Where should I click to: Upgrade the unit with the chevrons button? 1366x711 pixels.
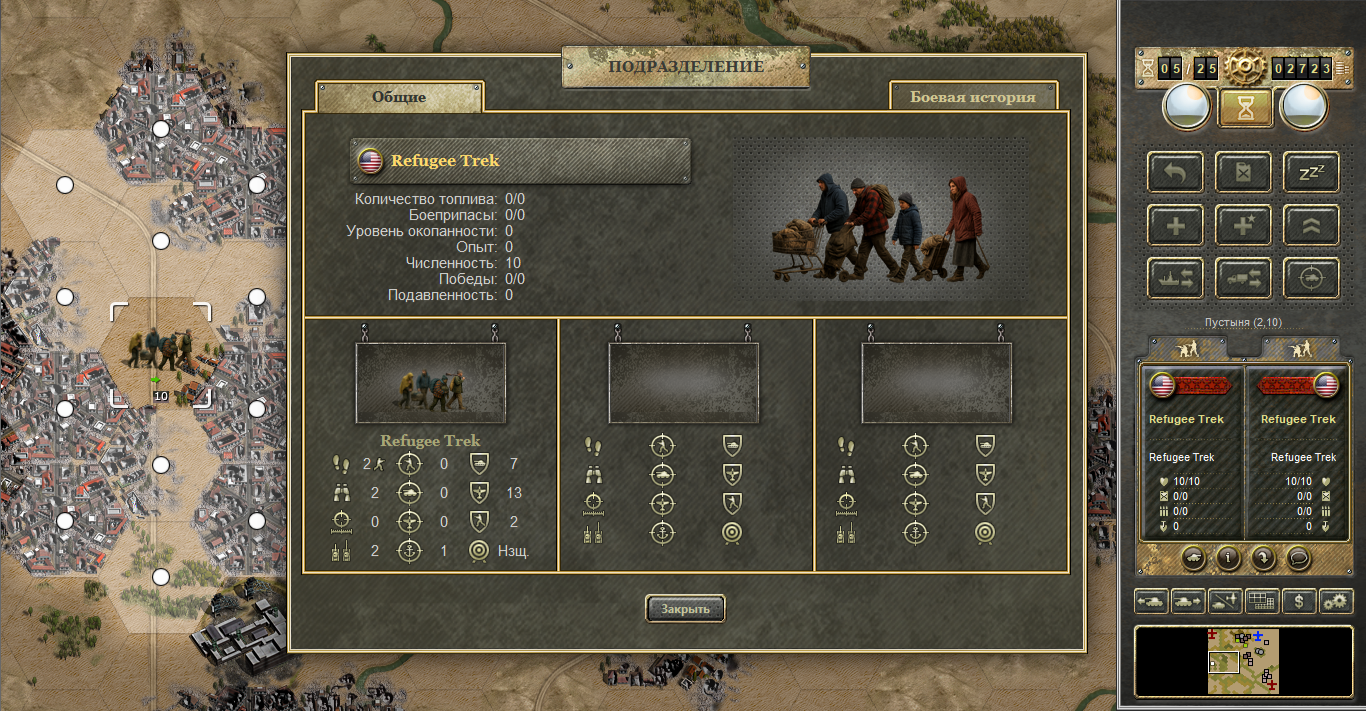pos(1311,226)
